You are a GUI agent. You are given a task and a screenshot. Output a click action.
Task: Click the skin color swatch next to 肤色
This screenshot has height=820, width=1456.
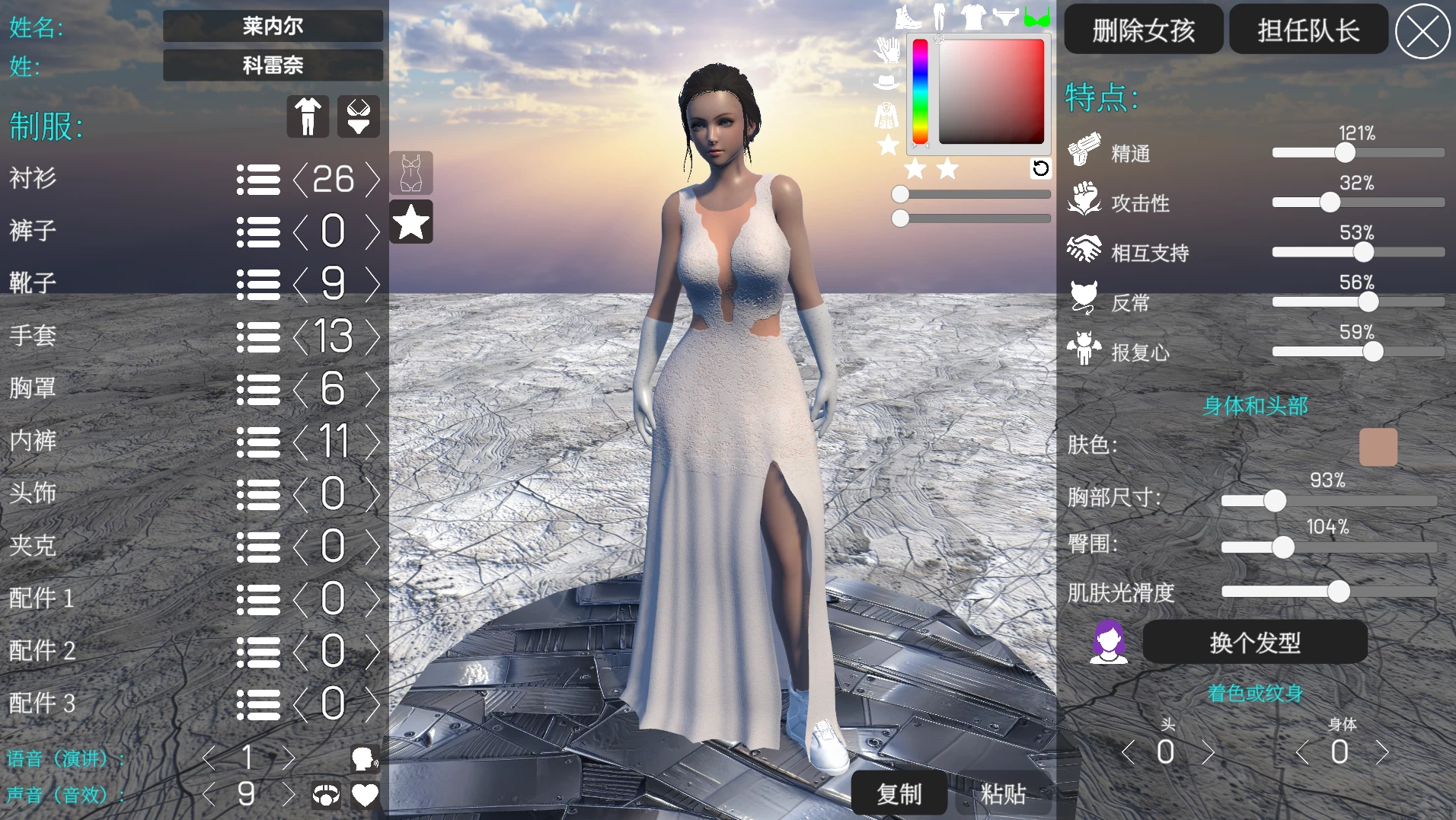1379,447
